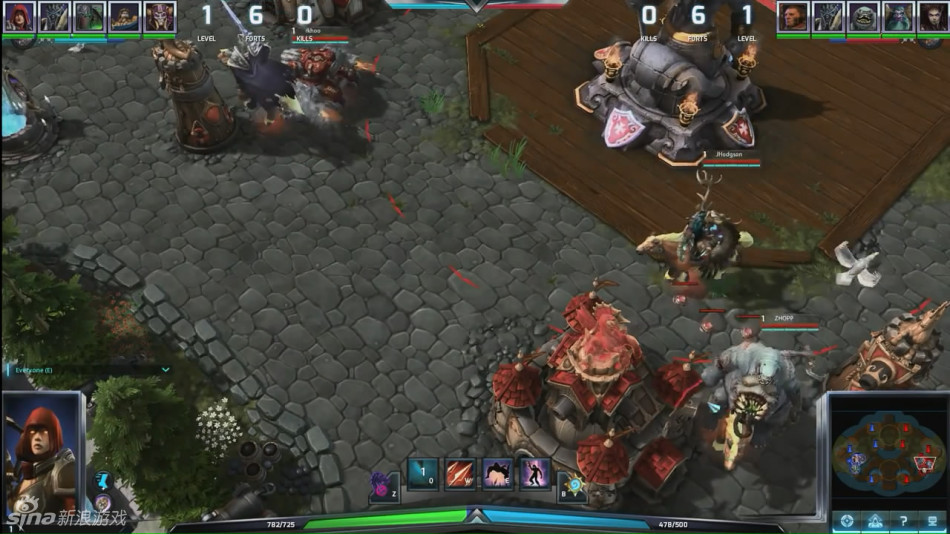Use the red slash W ability
Image resolution: width=950 pixels, height=534 pixels.
point(460,473)
